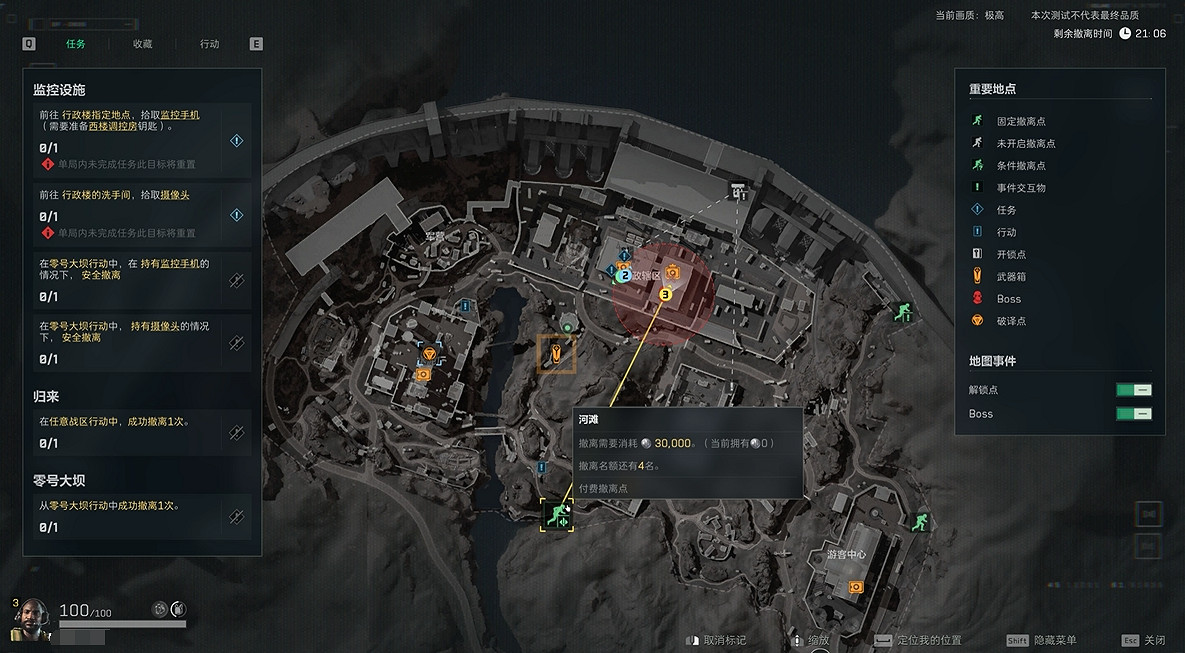Screen dimensions: 1185x653
Task: Click the shield-shaped decode point marker
Action: pyautogui.click(x=429, y=354)
